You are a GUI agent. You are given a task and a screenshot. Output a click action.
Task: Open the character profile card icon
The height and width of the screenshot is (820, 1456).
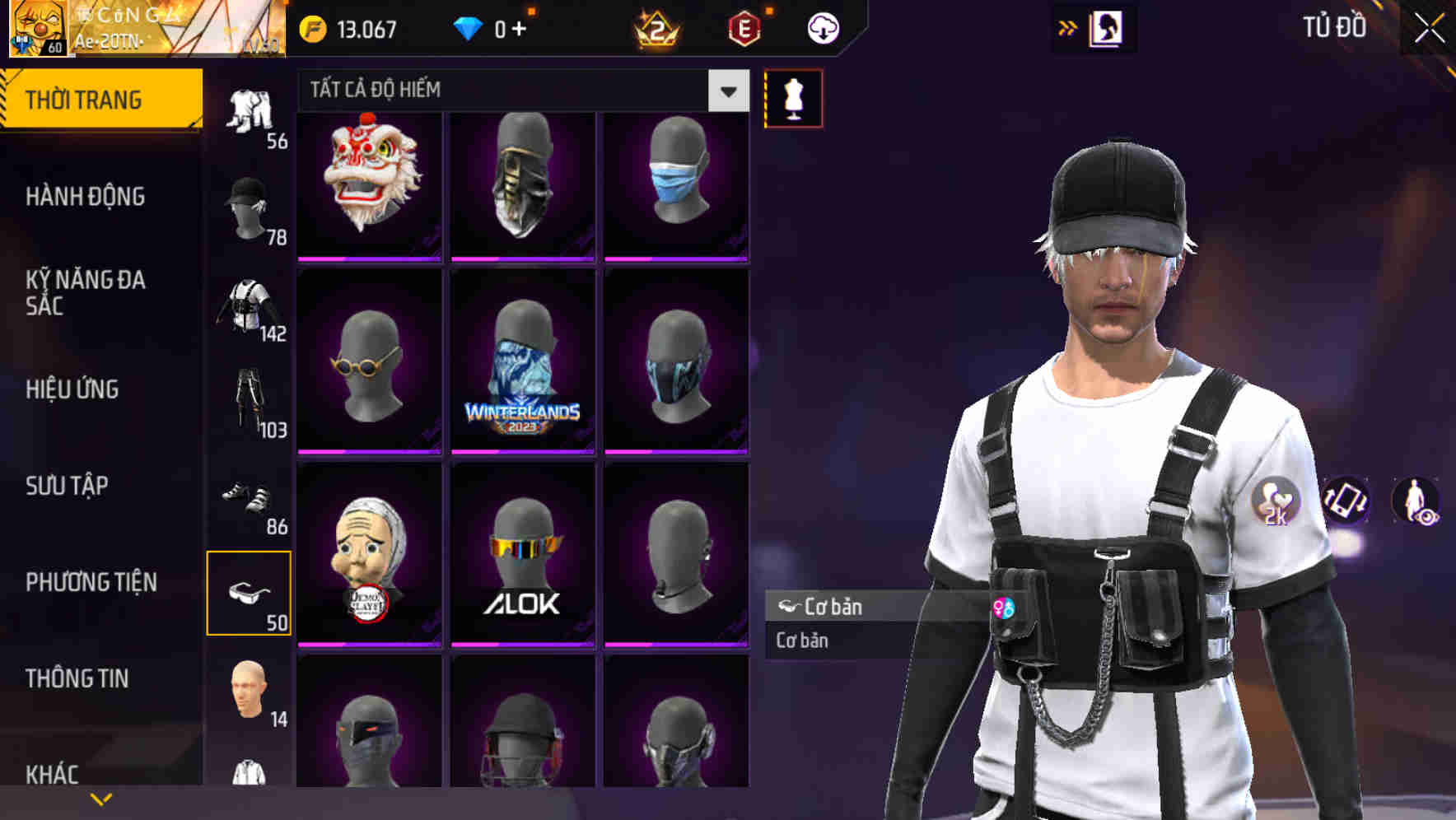coord(1108,27)
